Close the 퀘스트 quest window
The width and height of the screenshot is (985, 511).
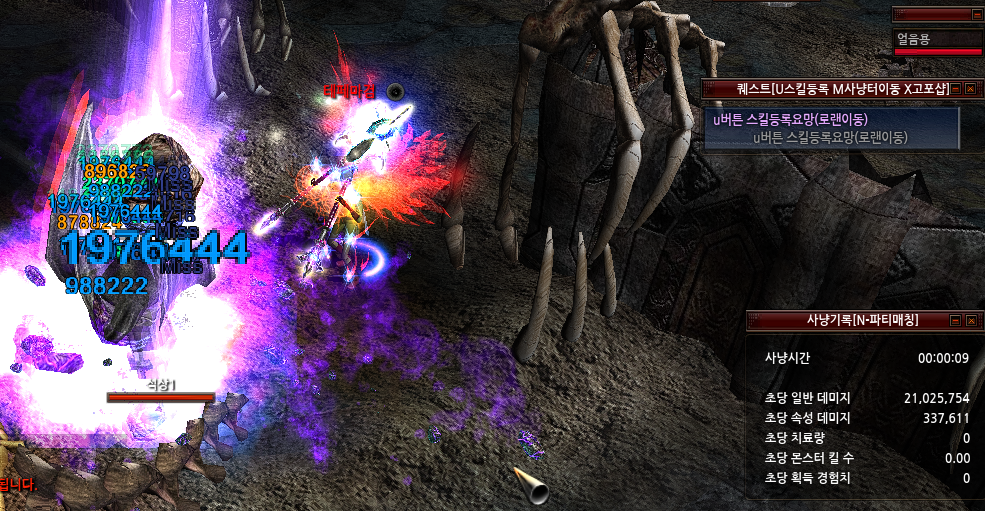click(x=969, y=89)
